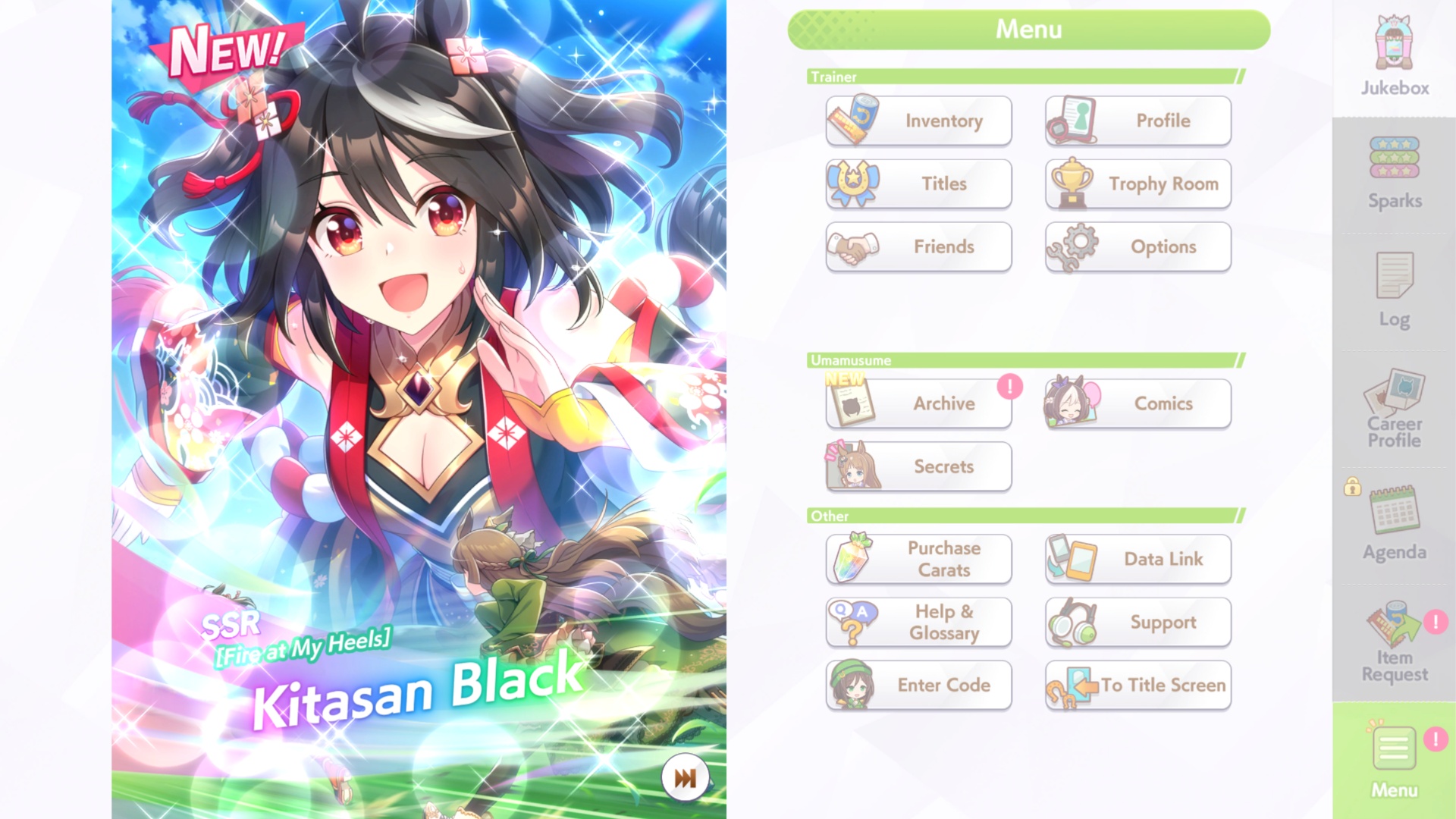The height and width of the screenshot is (819, 1456).
Task: Open Purchase Carats
Action: coord(918,559)
